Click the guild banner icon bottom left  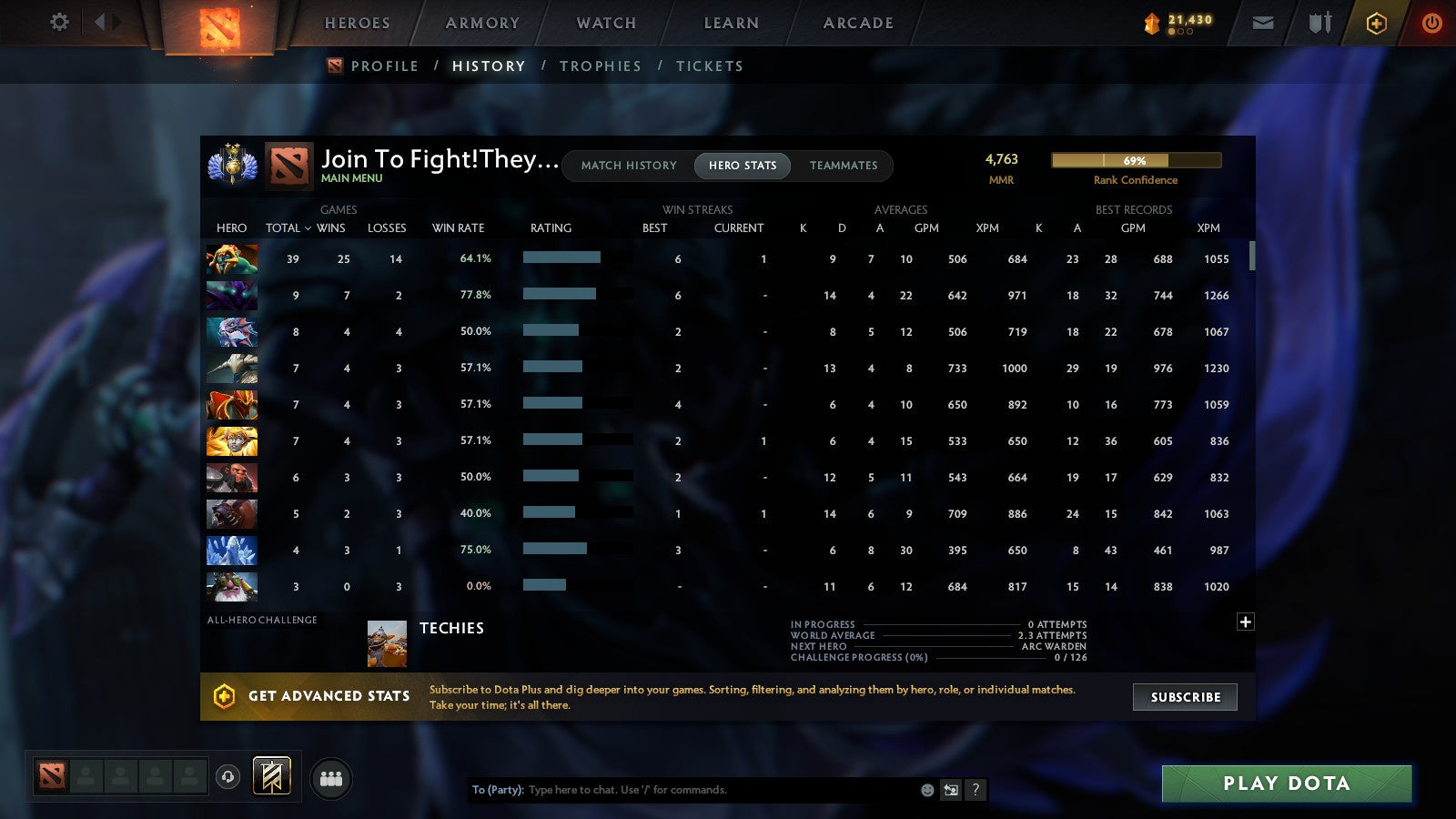(272, 774)
